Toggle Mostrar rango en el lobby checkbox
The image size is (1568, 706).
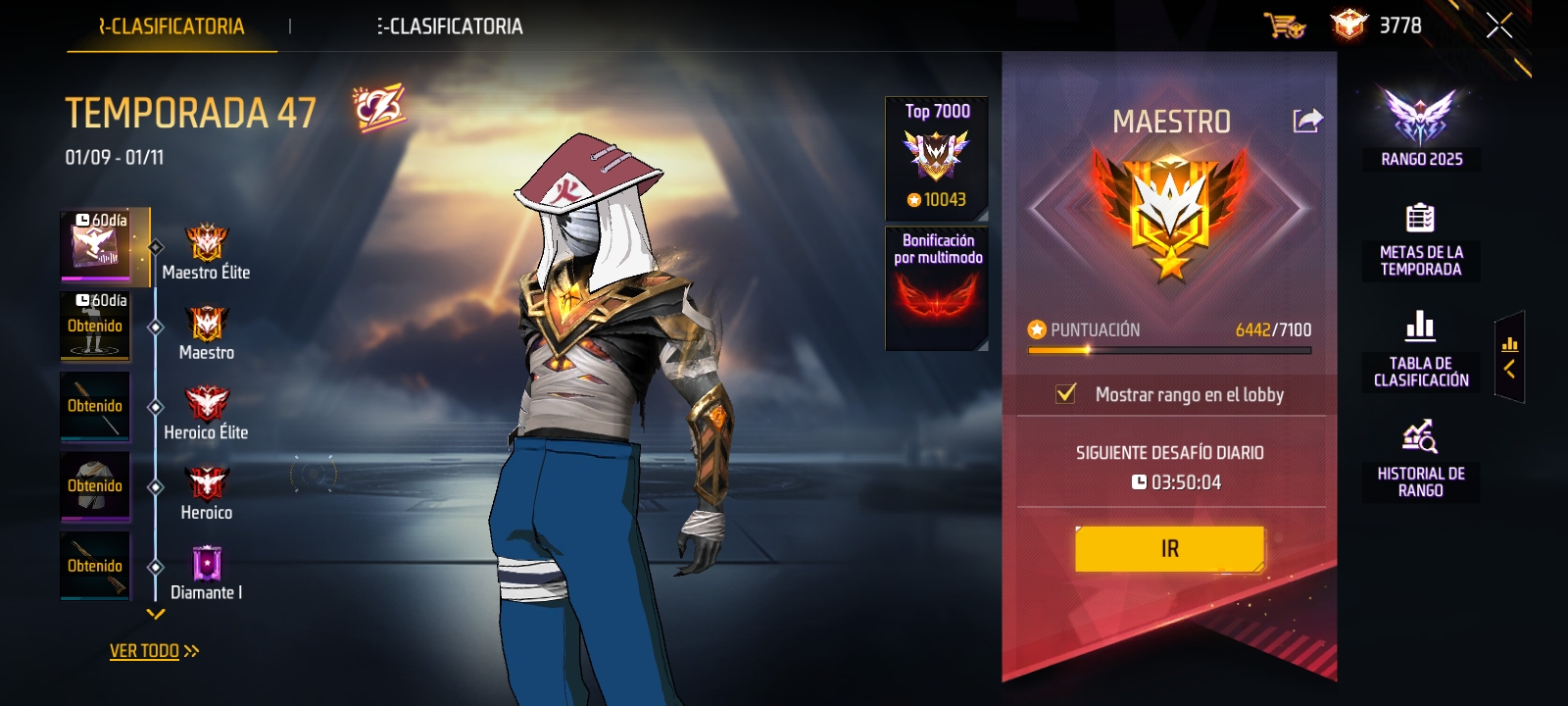1065,394
